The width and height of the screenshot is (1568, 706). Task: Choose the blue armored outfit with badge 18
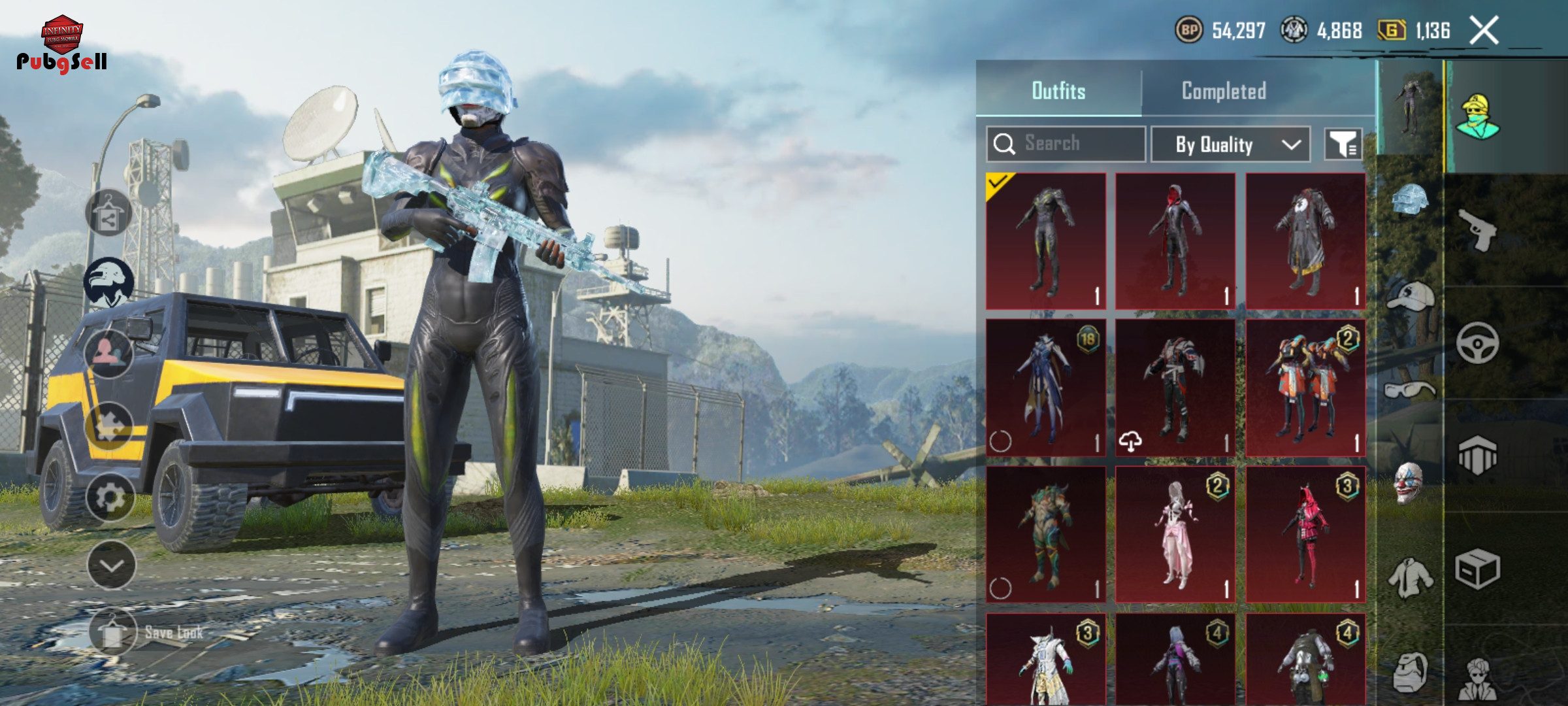click(x=1045, y=387)
